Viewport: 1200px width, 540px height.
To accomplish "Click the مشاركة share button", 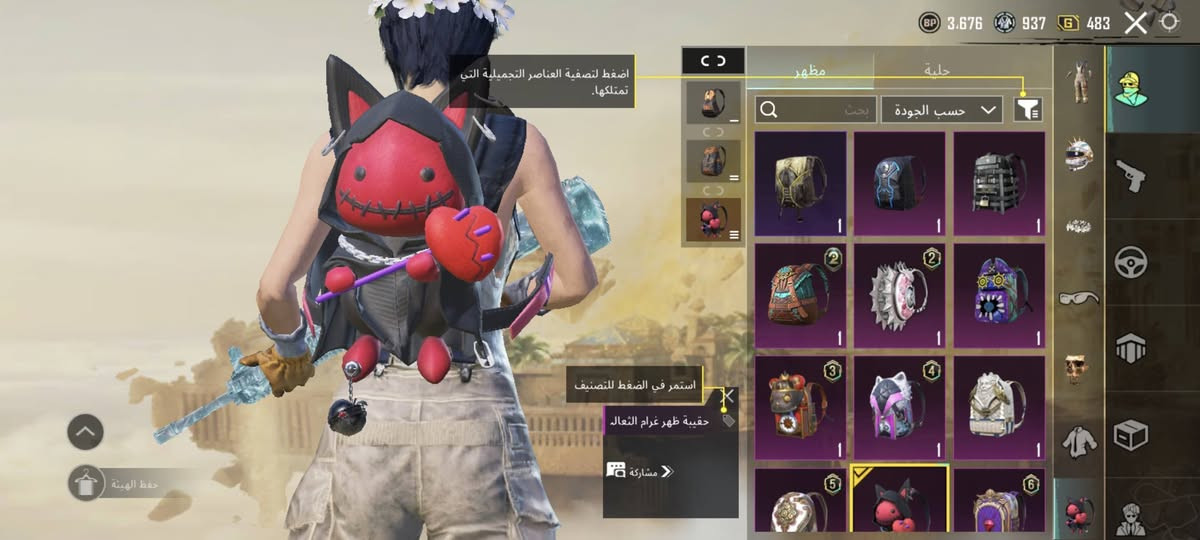I will [640, 471].
